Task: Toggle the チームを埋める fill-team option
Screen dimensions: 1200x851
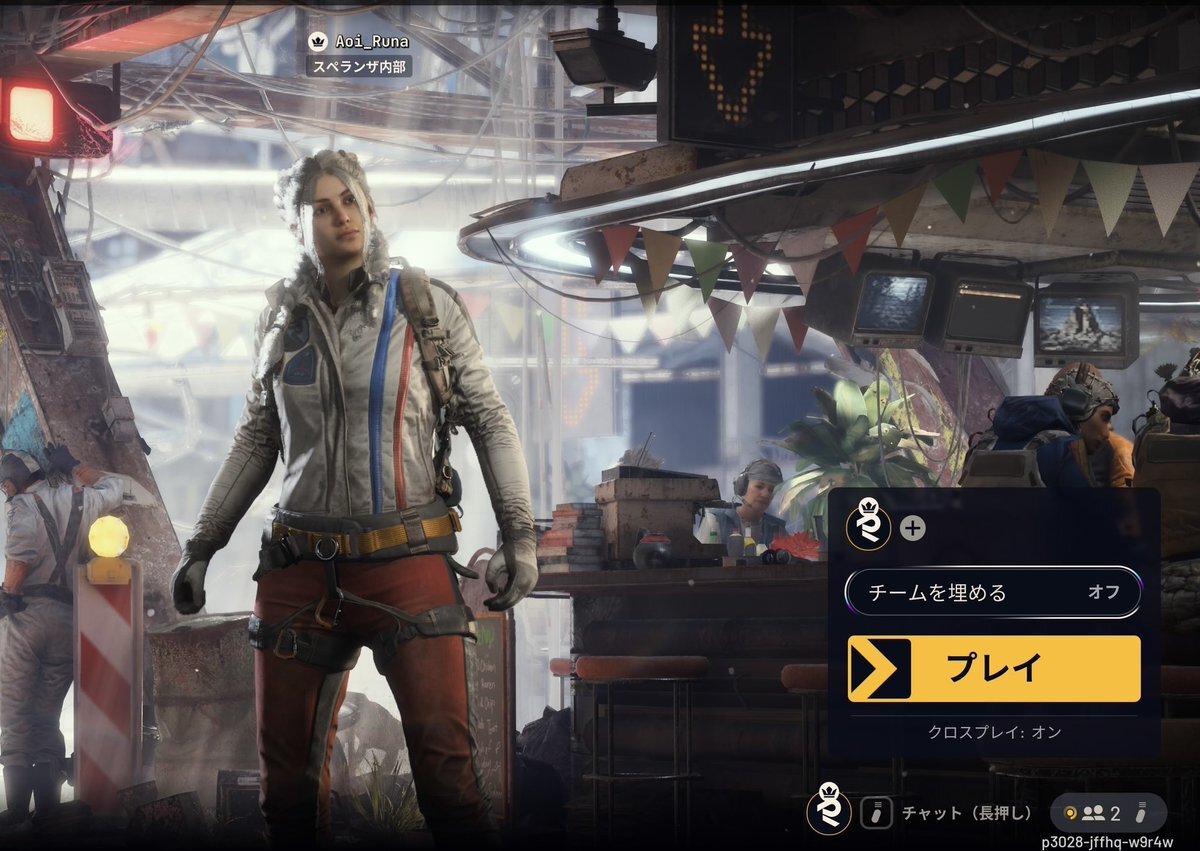Action: (x=993, y=592)
